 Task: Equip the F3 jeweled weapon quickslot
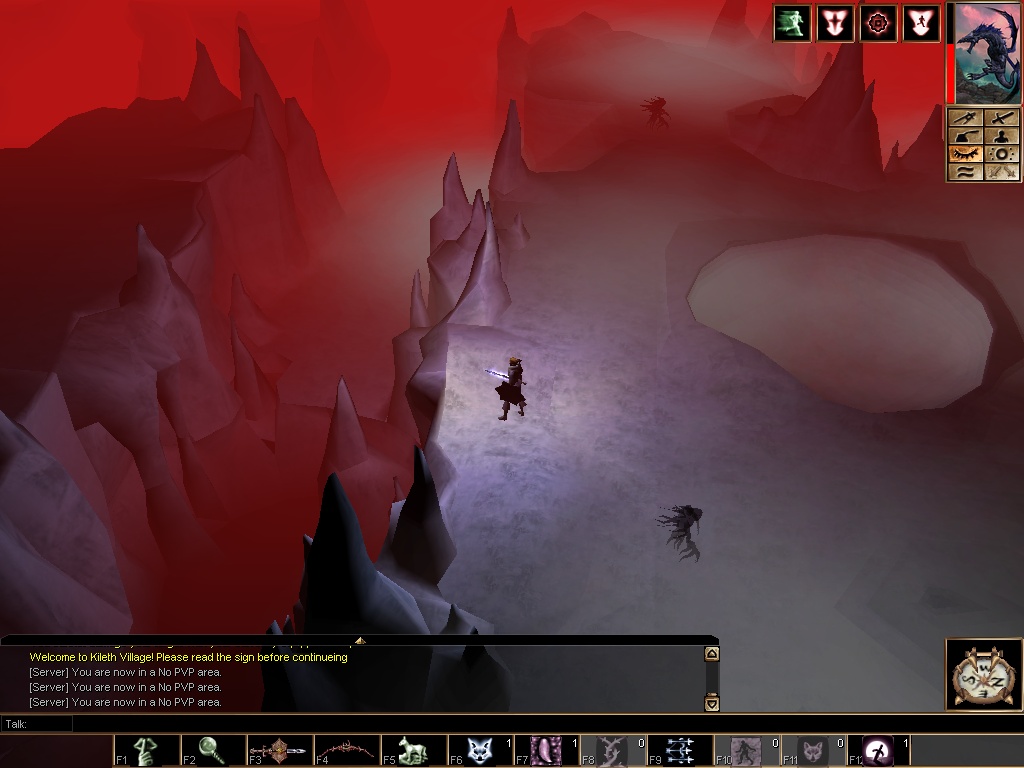point(279,750)
